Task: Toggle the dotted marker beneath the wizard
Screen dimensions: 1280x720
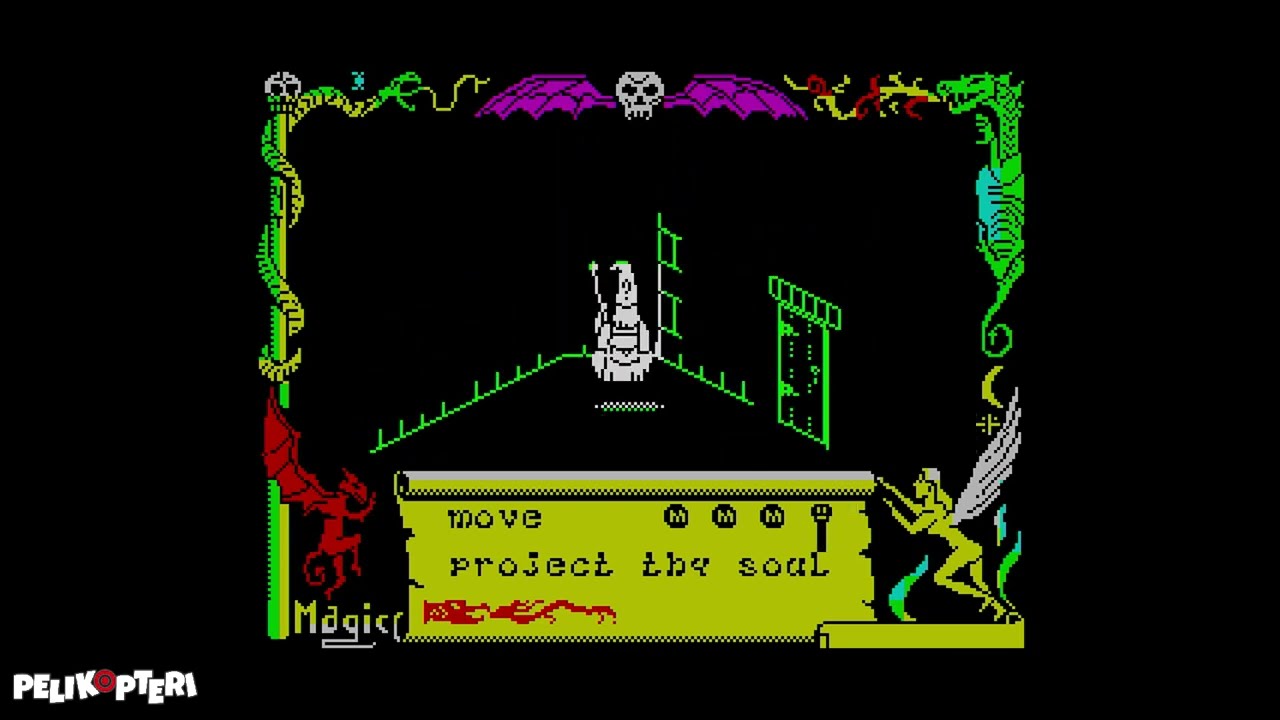Action: (628, 406)
